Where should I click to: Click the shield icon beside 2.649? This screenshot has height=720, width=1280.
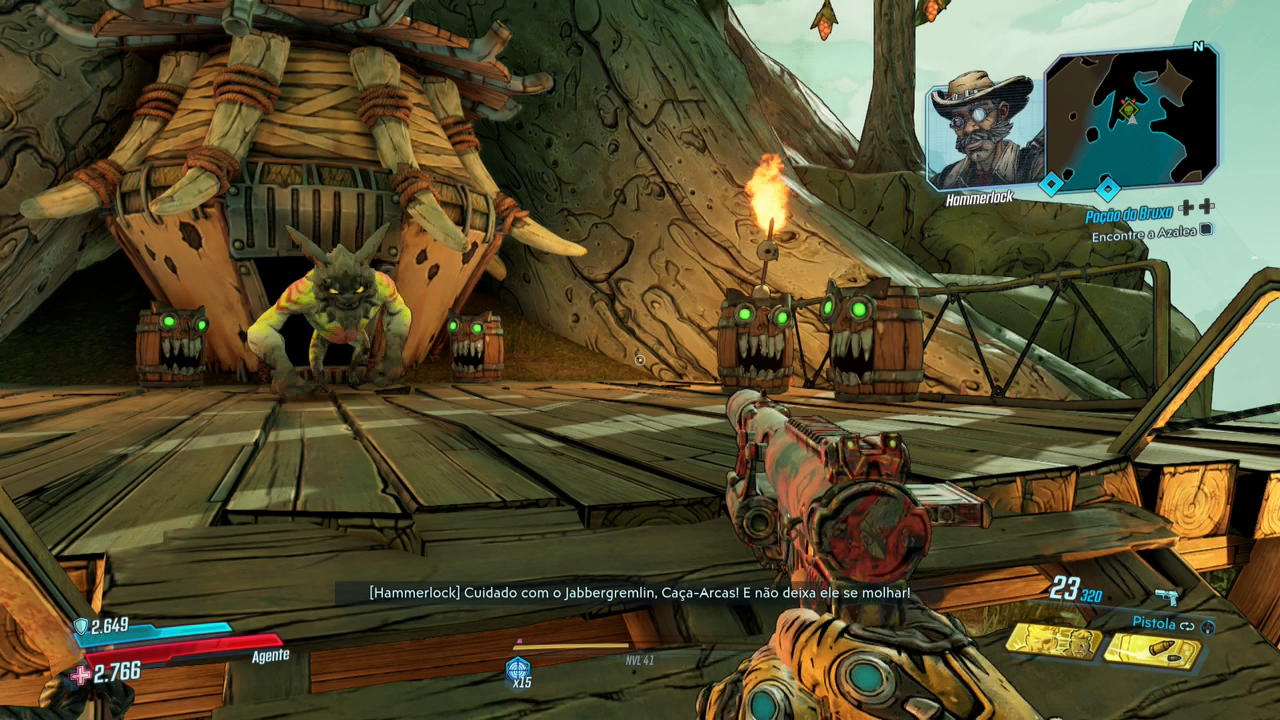coord(81,626)
